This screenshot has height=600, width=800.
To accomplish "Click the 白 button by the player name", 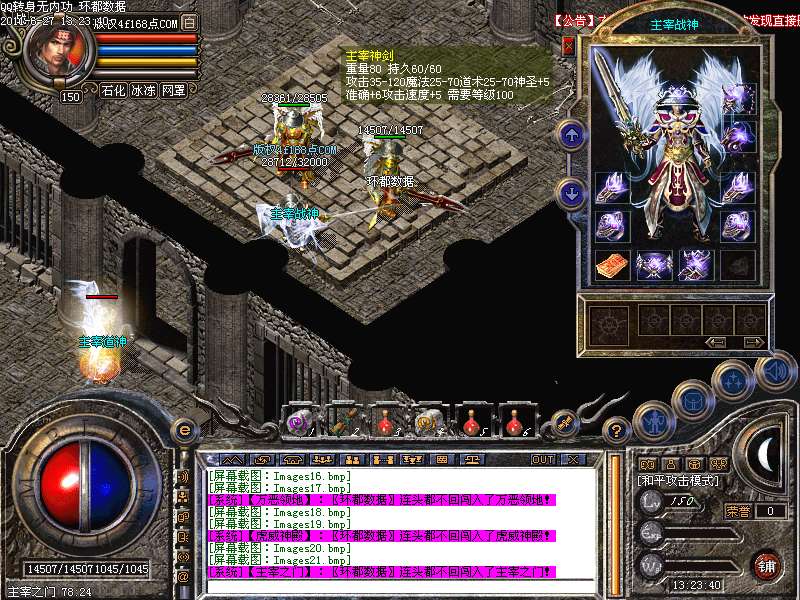I will click(x=190, y=23).
